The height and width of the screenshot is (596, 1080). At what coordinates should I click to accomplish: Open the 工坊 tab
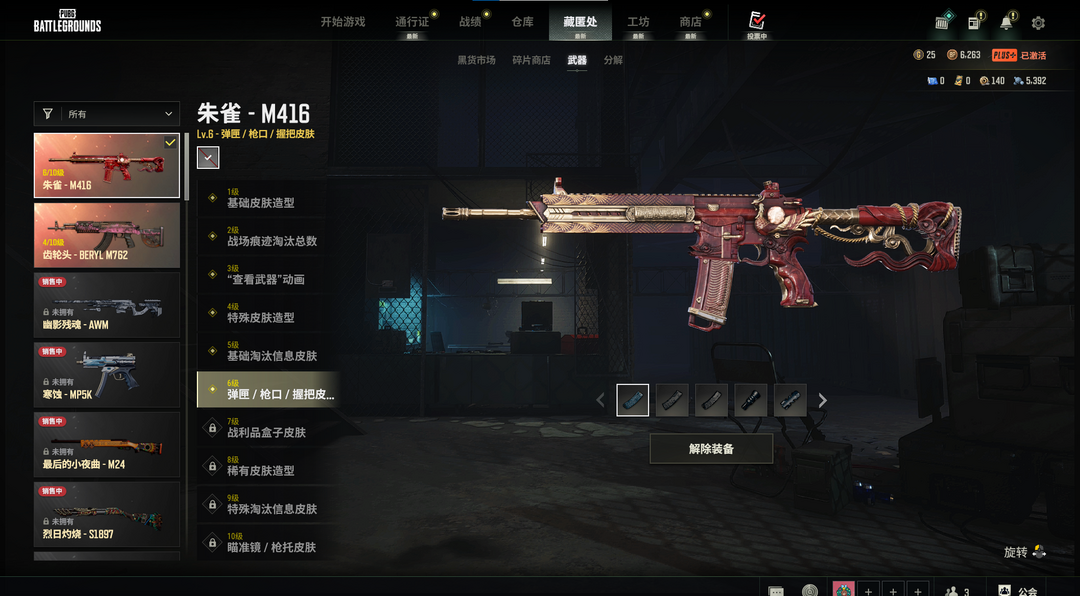click(638, 22)
